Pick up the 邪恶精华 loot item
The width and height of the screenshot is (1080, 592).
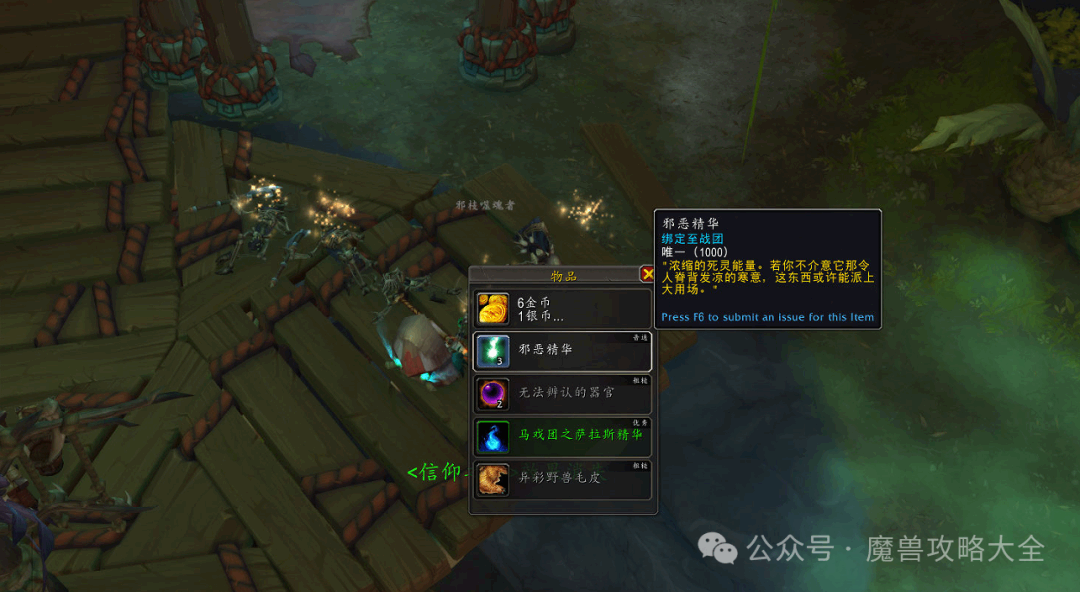click(x=562, y=351)
